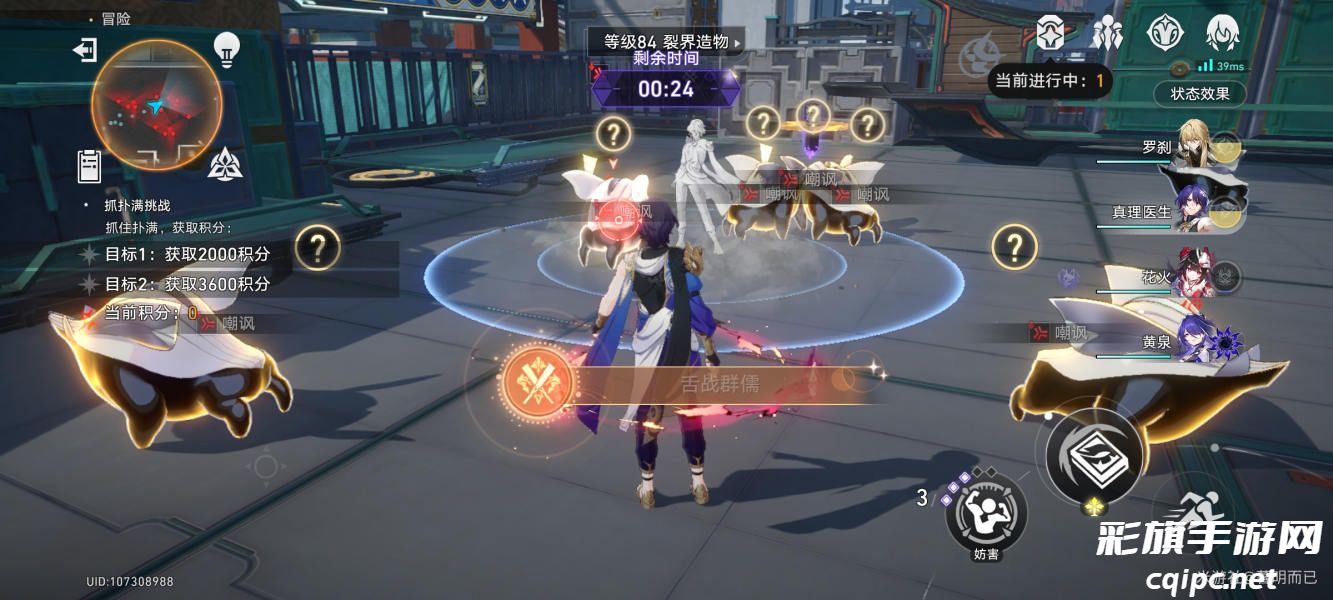Show hints with the lightbulb icon
This screenshot has height=600, width=1333.
pyautogui.click(x=228, y=48)
